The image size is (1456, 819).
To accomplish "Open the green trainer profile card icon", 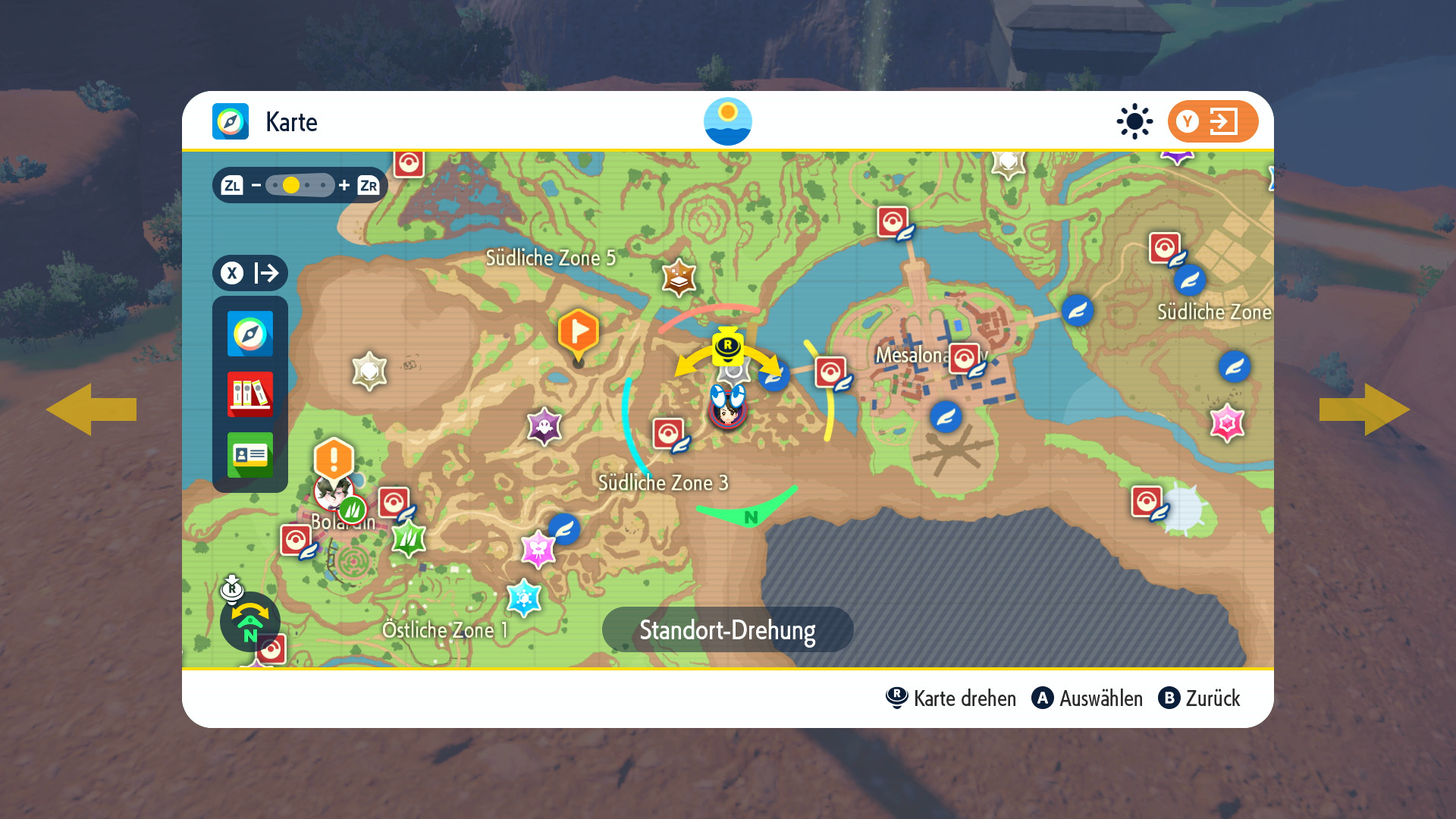I will tap(249, 455).
